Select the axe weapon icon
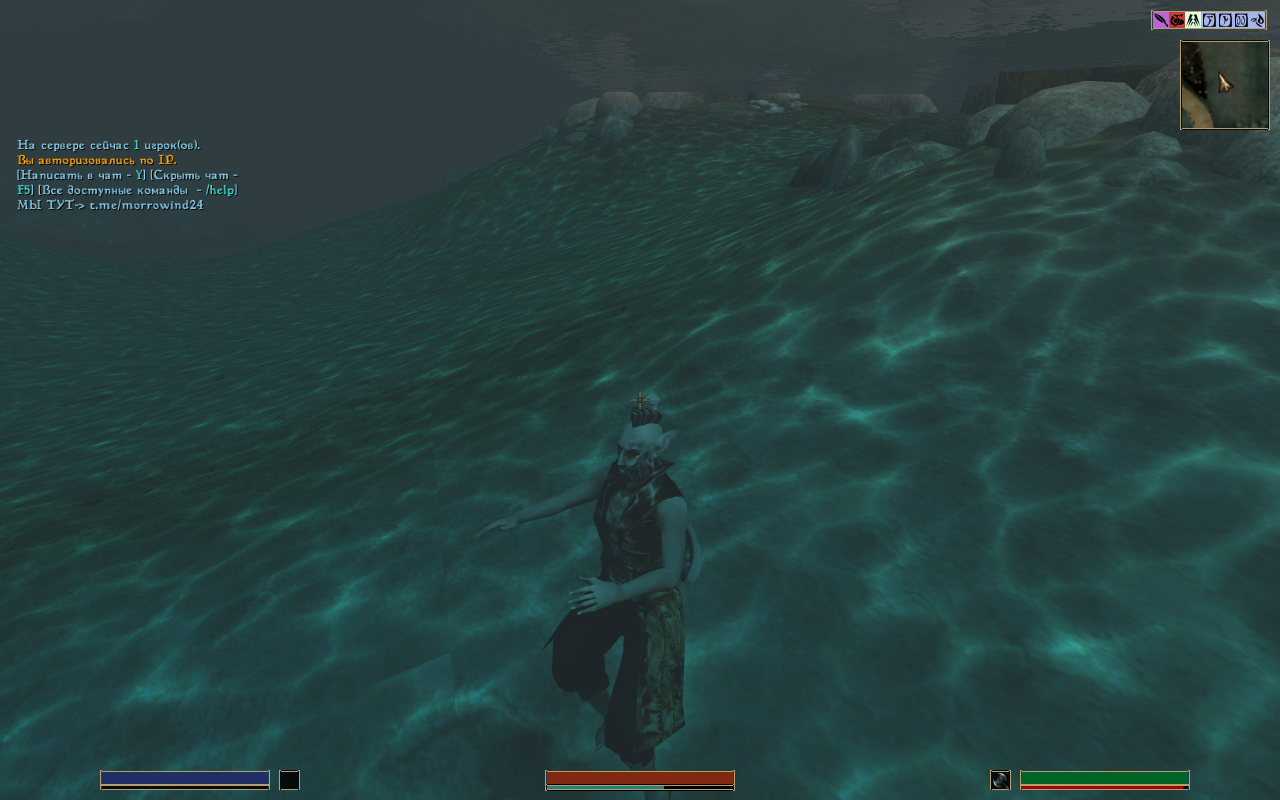 pyautogui.click(x=1000, y=780)
